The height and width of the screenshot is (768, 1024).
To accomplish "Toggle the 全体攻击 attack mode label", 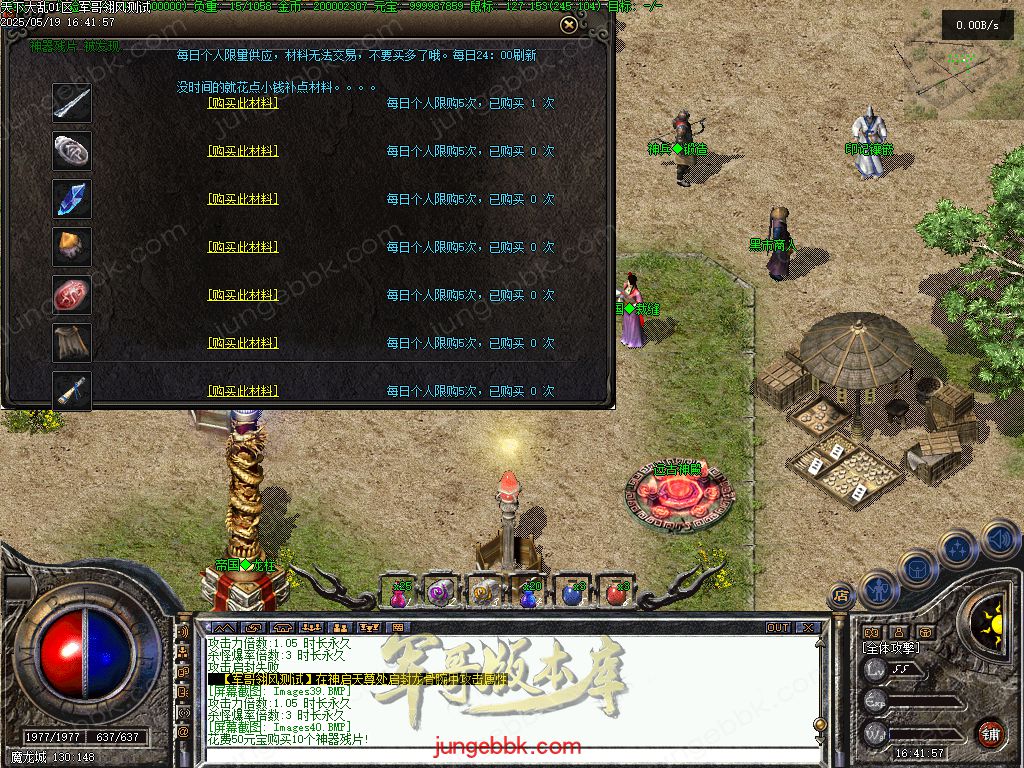I will [x=891, y=648].
